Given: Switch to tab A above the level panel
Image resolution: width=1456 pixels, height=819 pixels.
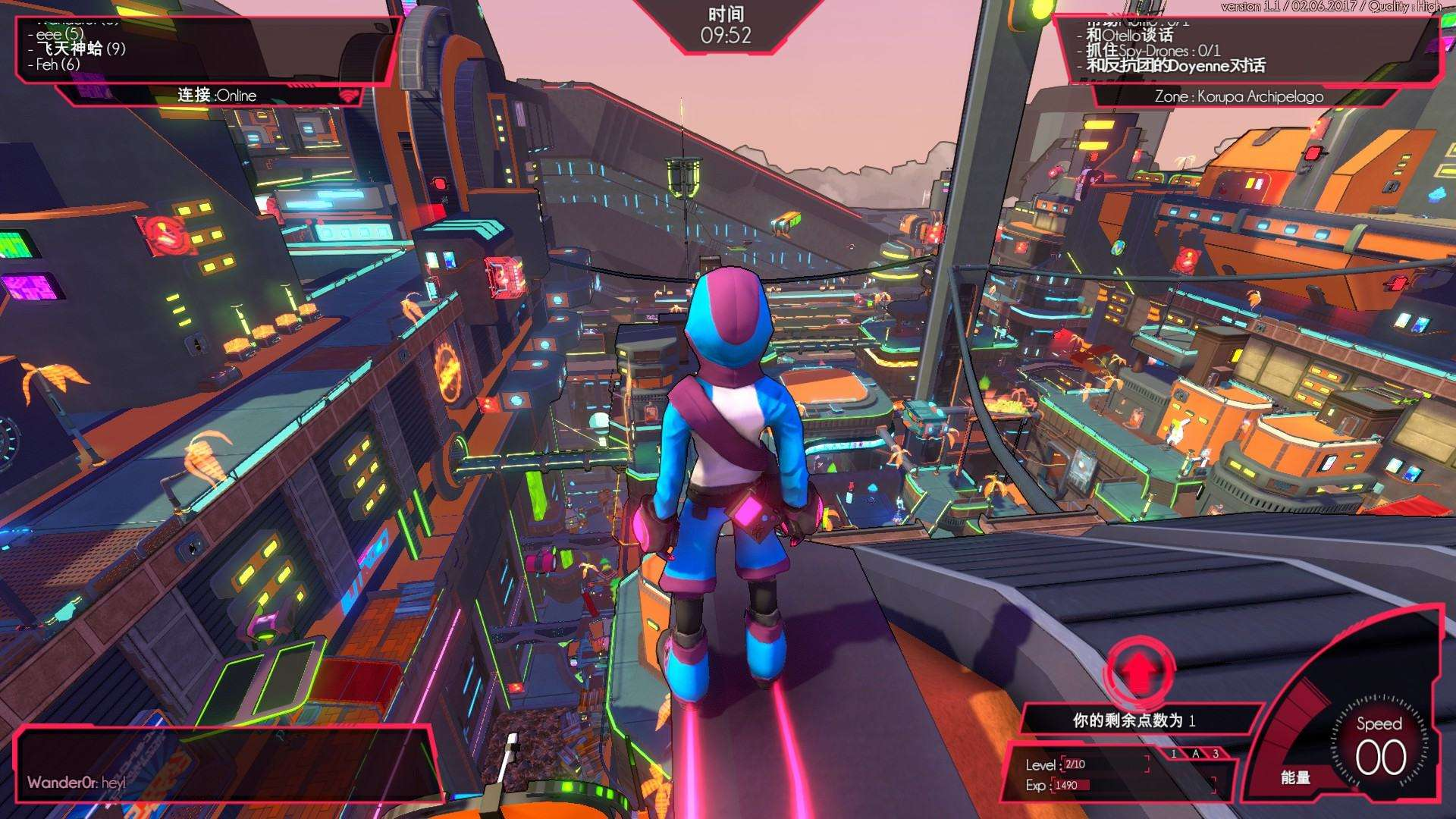Looking at the screenshot, I should coord(1195,754).
